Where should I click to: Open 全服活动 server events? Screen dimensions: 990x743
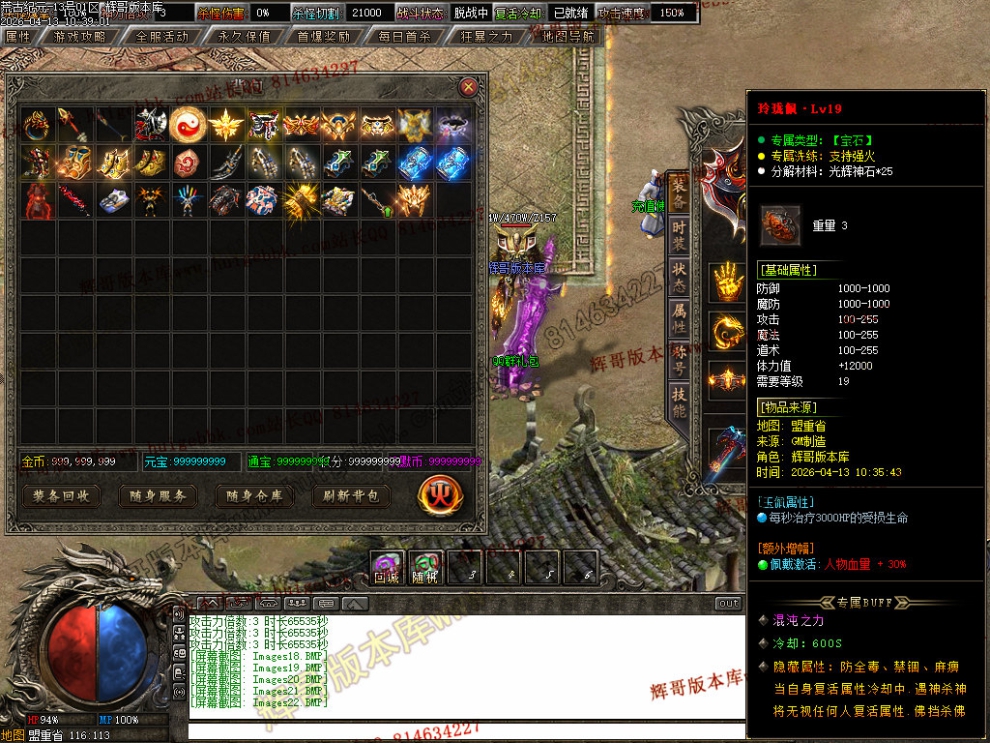pos(162,36)
